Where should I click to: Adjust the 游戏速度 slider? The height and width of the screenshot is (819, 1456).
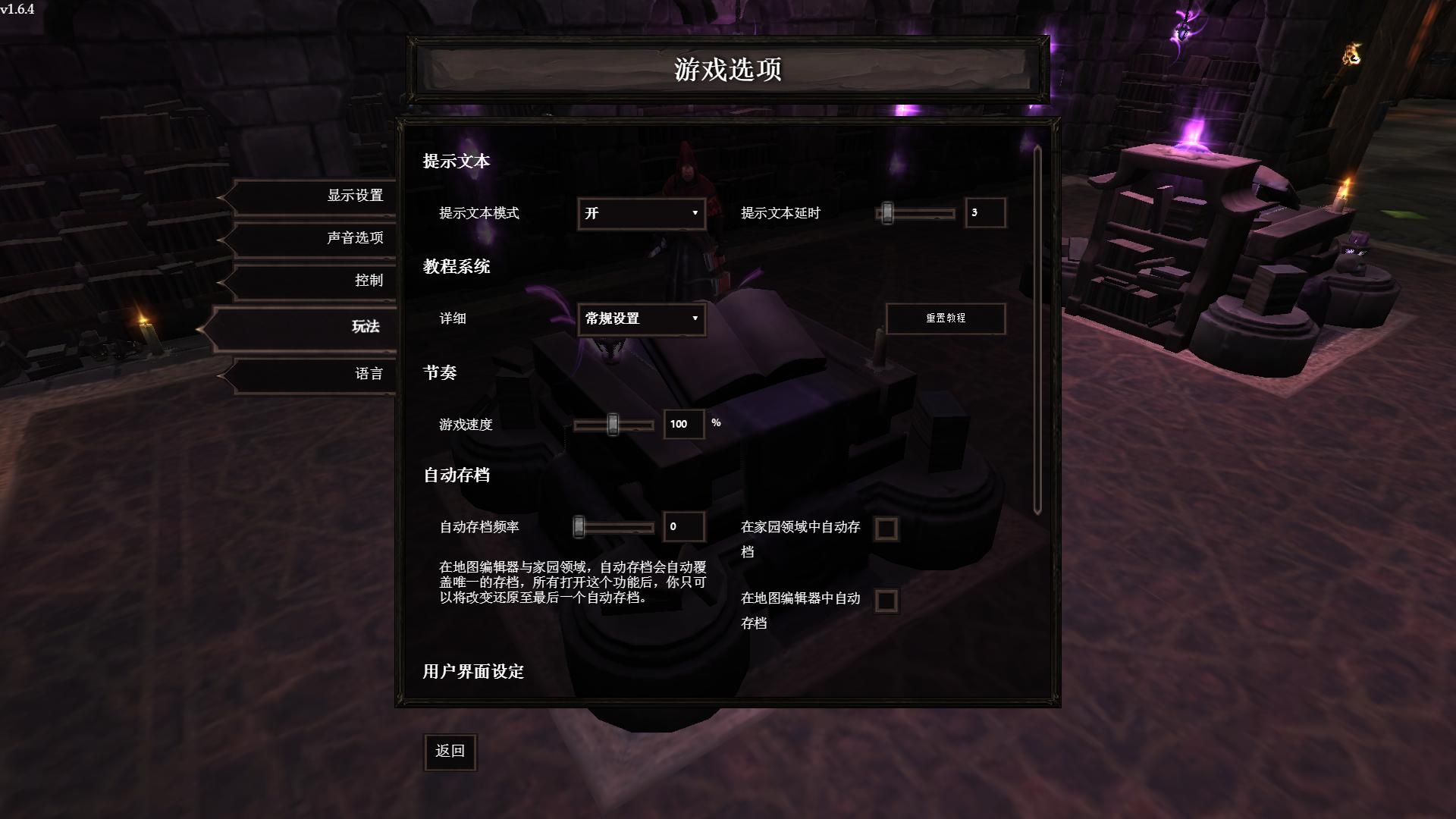tap(611, 425)
